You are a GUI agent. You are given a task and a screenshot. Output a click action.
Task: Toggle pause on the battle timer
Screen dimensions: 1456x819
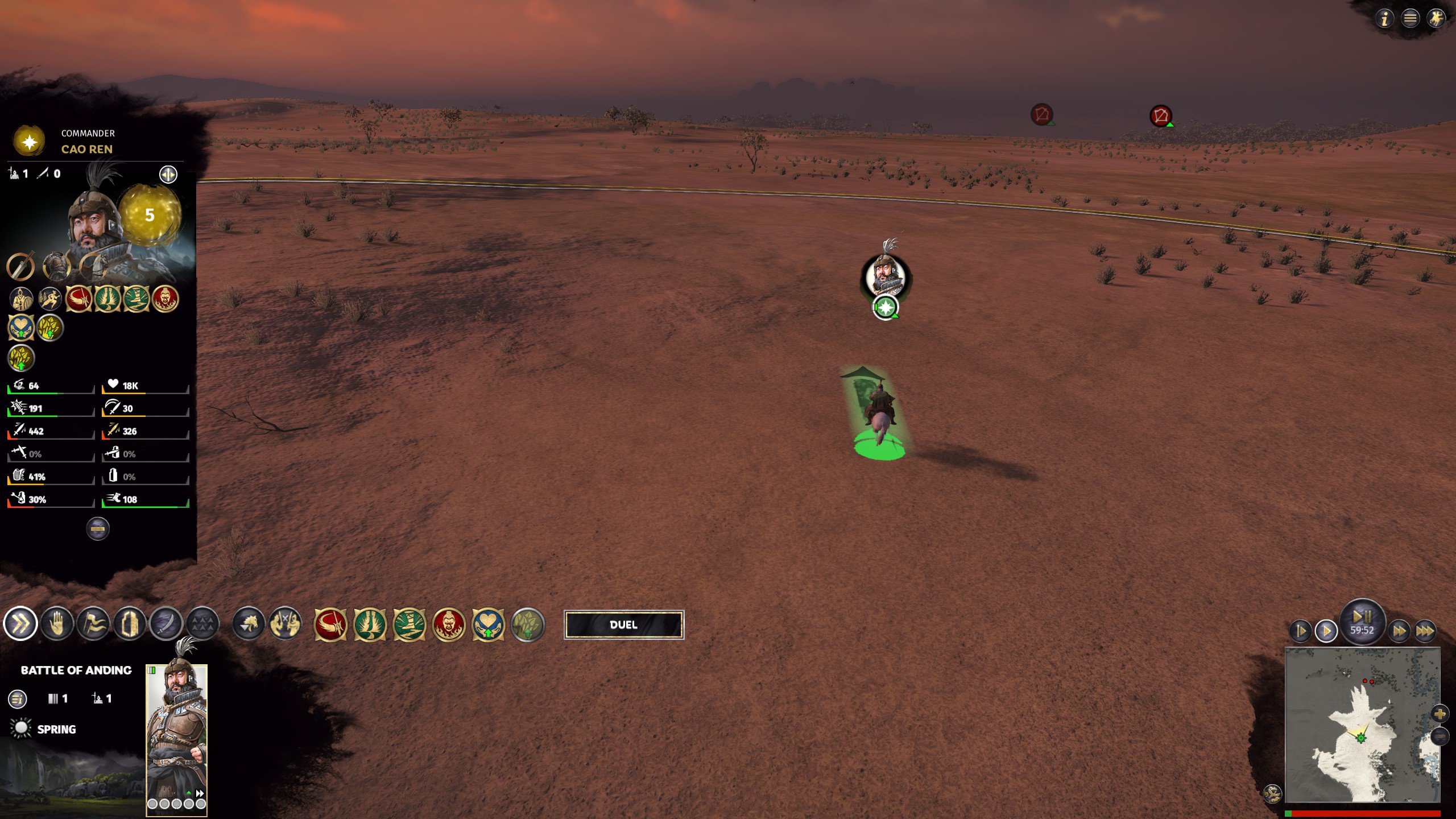[x=1362, y=619]
